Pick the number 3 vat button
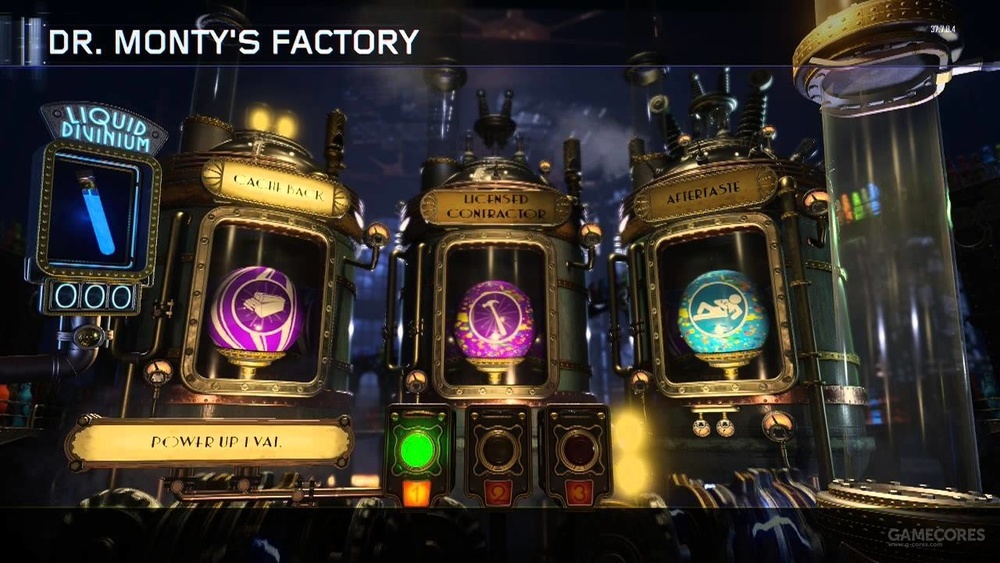Image resolution: width=1000 pixels, height=563 pixels. coord(575,452)
